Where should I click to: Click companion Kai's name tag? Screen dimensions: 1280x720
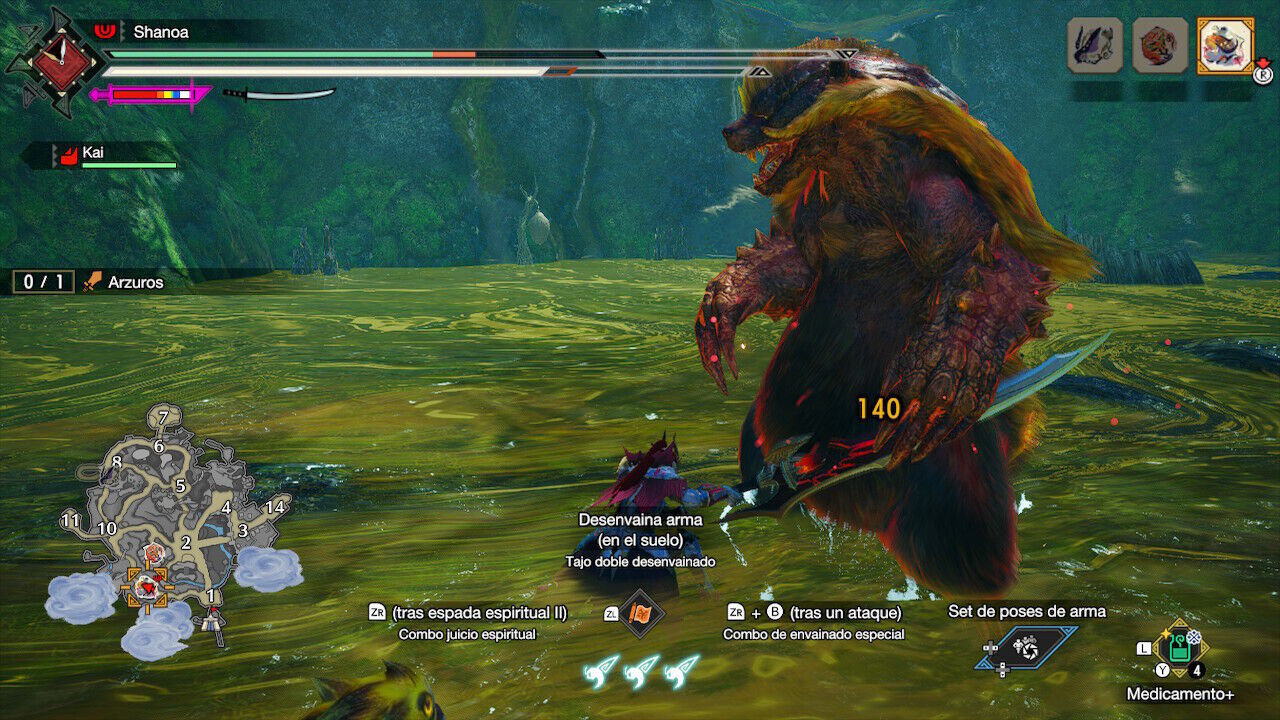click(93, 153)
